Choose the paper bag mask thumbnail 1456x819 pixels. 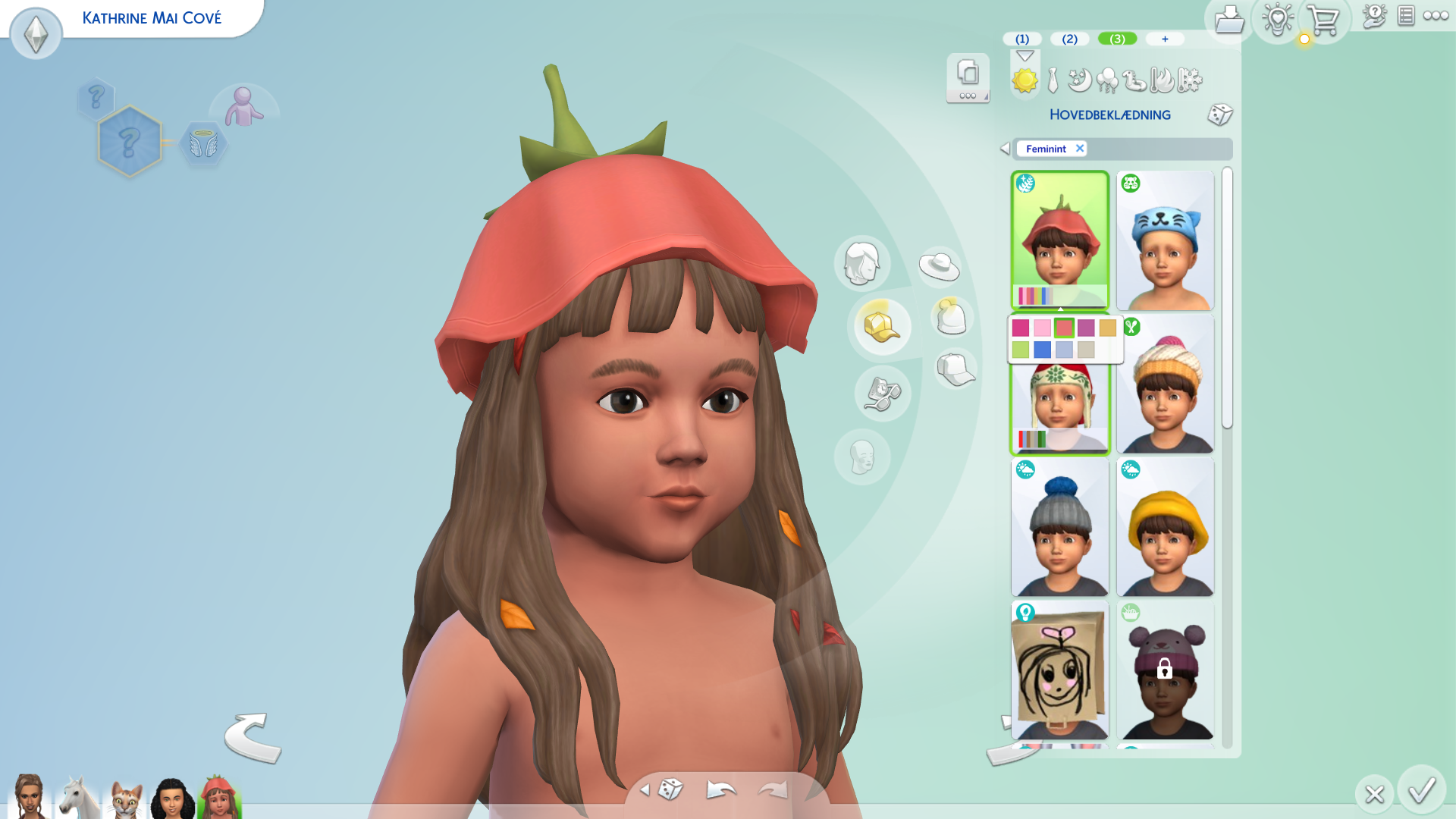pyautogui.click(x=1059, y=670)
